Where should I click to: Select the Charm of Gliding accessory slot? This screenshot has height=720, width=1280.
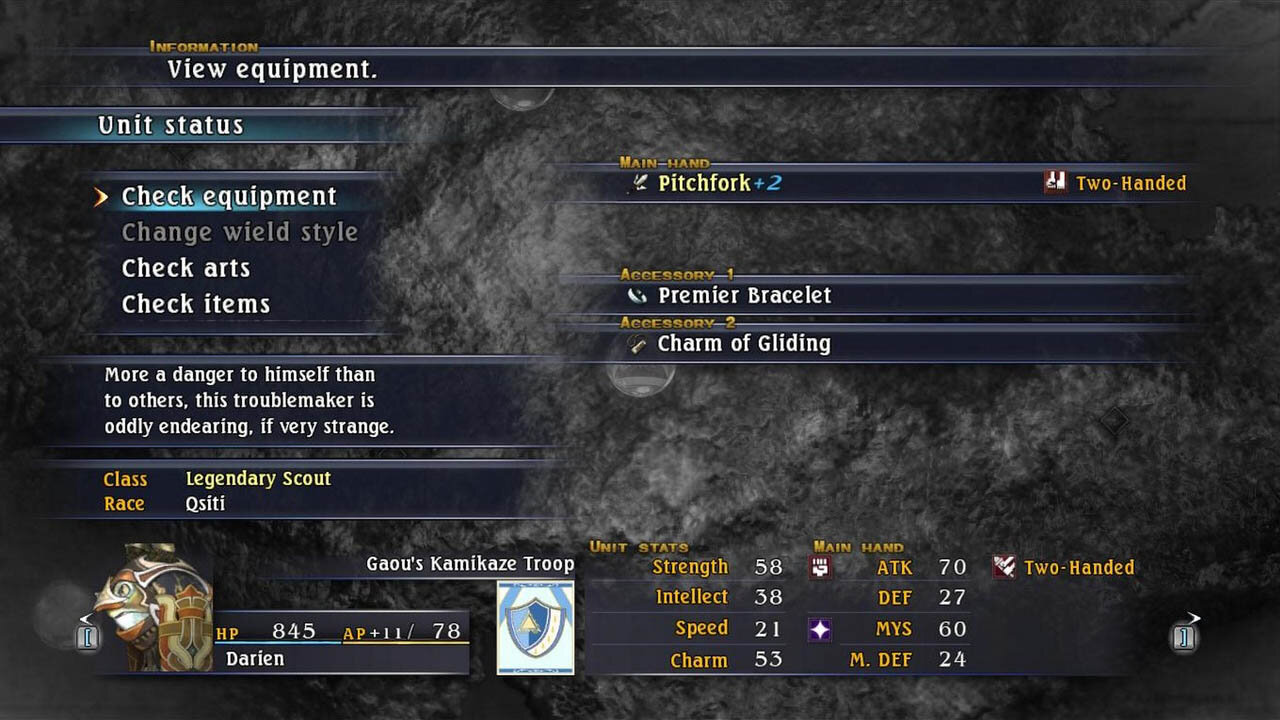pos(743,344)
